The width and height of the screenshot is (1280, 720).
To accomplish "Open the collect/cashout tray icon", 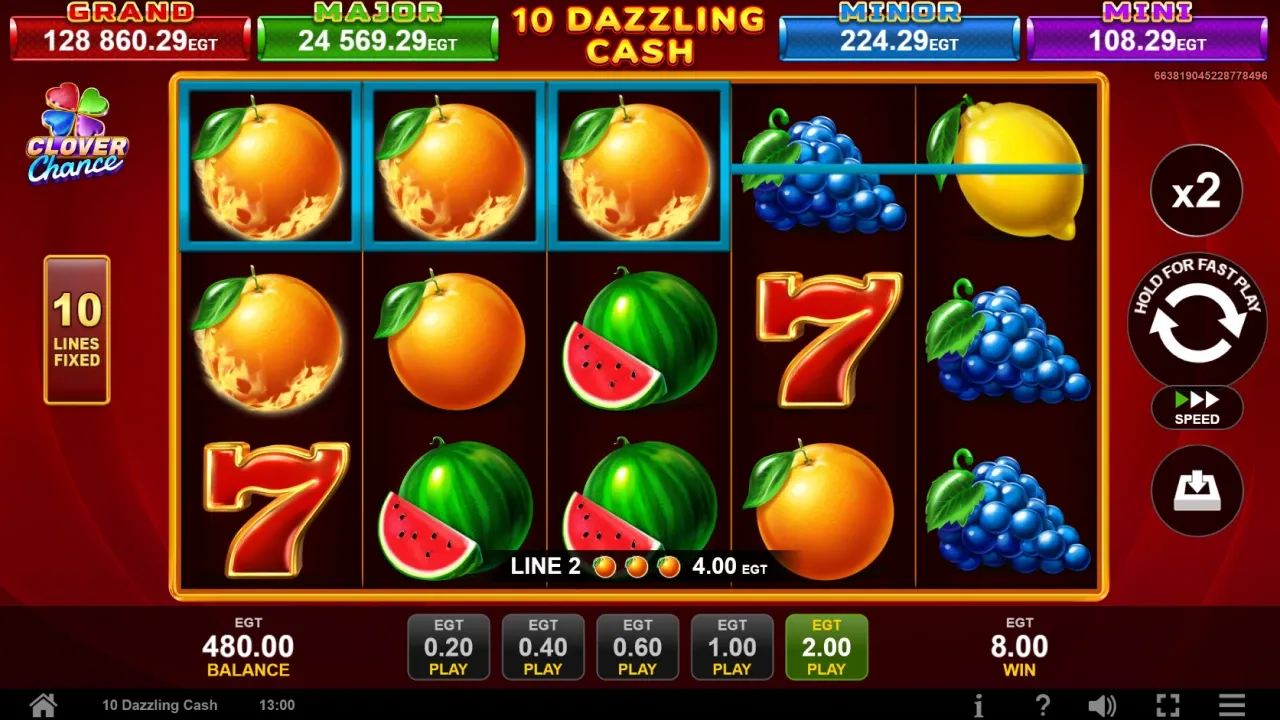I will [1196, 490].
